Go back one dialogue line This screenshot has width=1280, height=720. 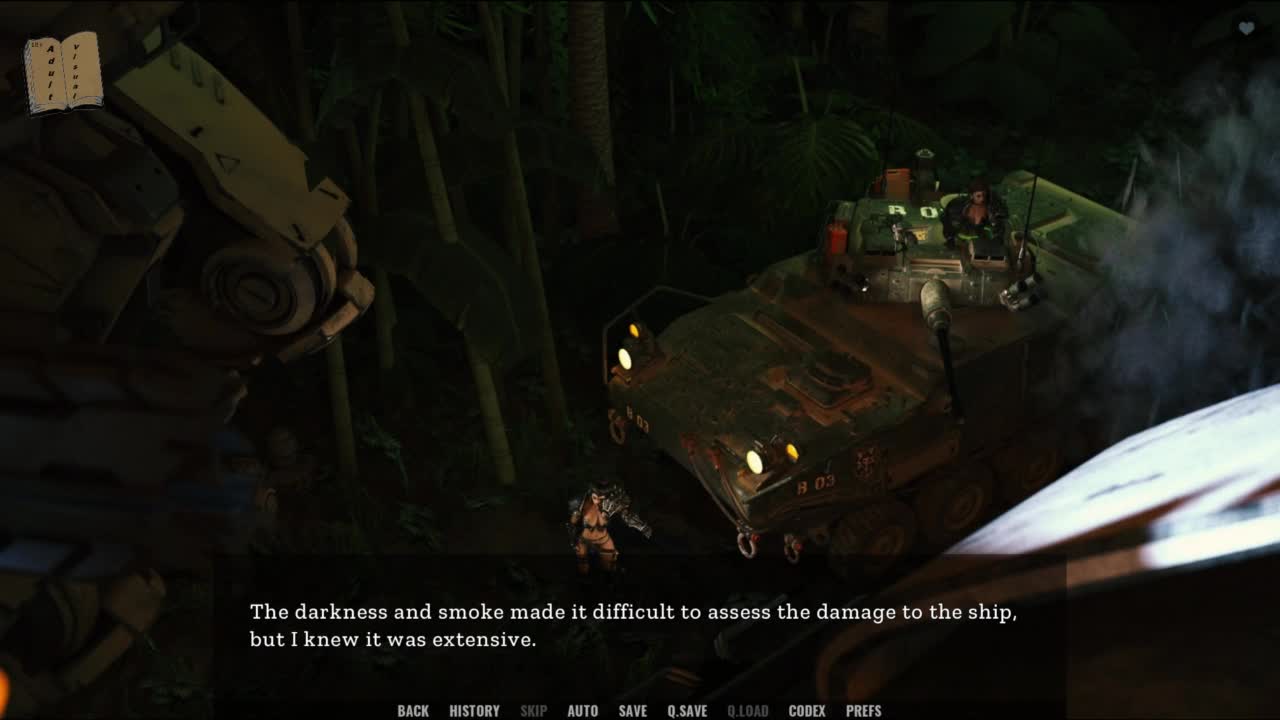tap(413, 711)
